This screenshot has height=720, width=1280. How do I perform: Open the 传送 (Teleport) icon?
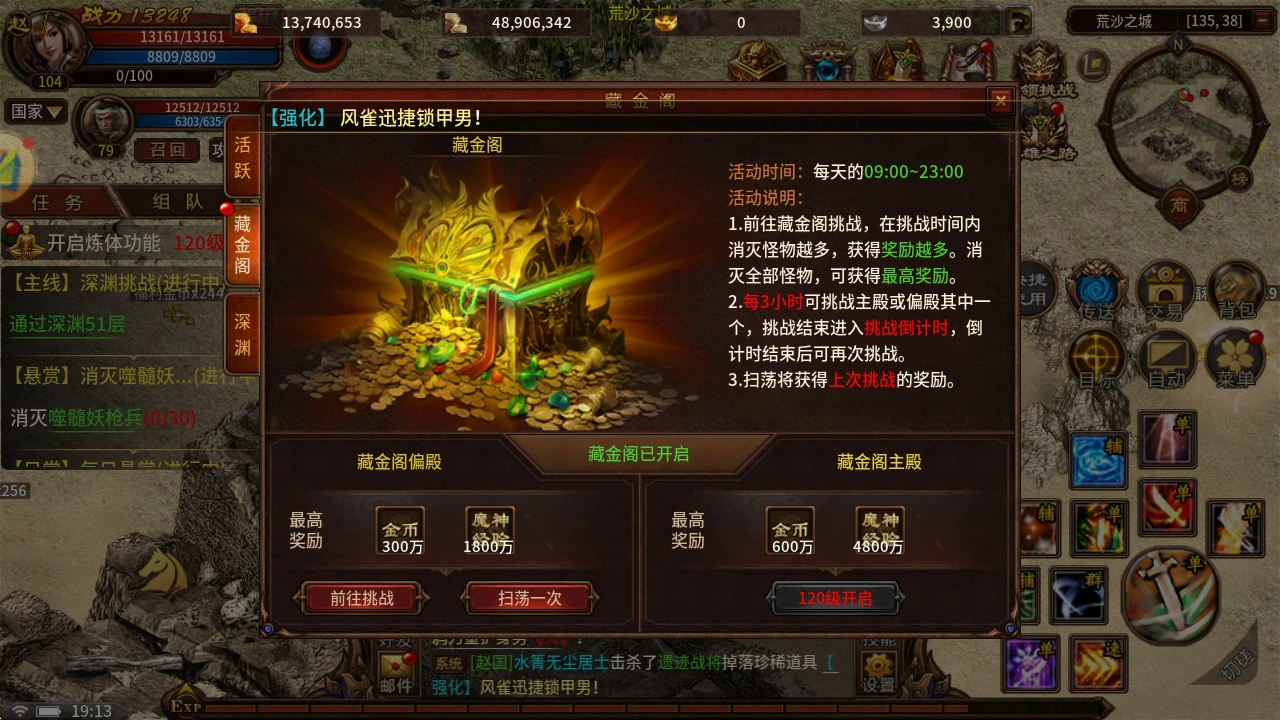1096,291
